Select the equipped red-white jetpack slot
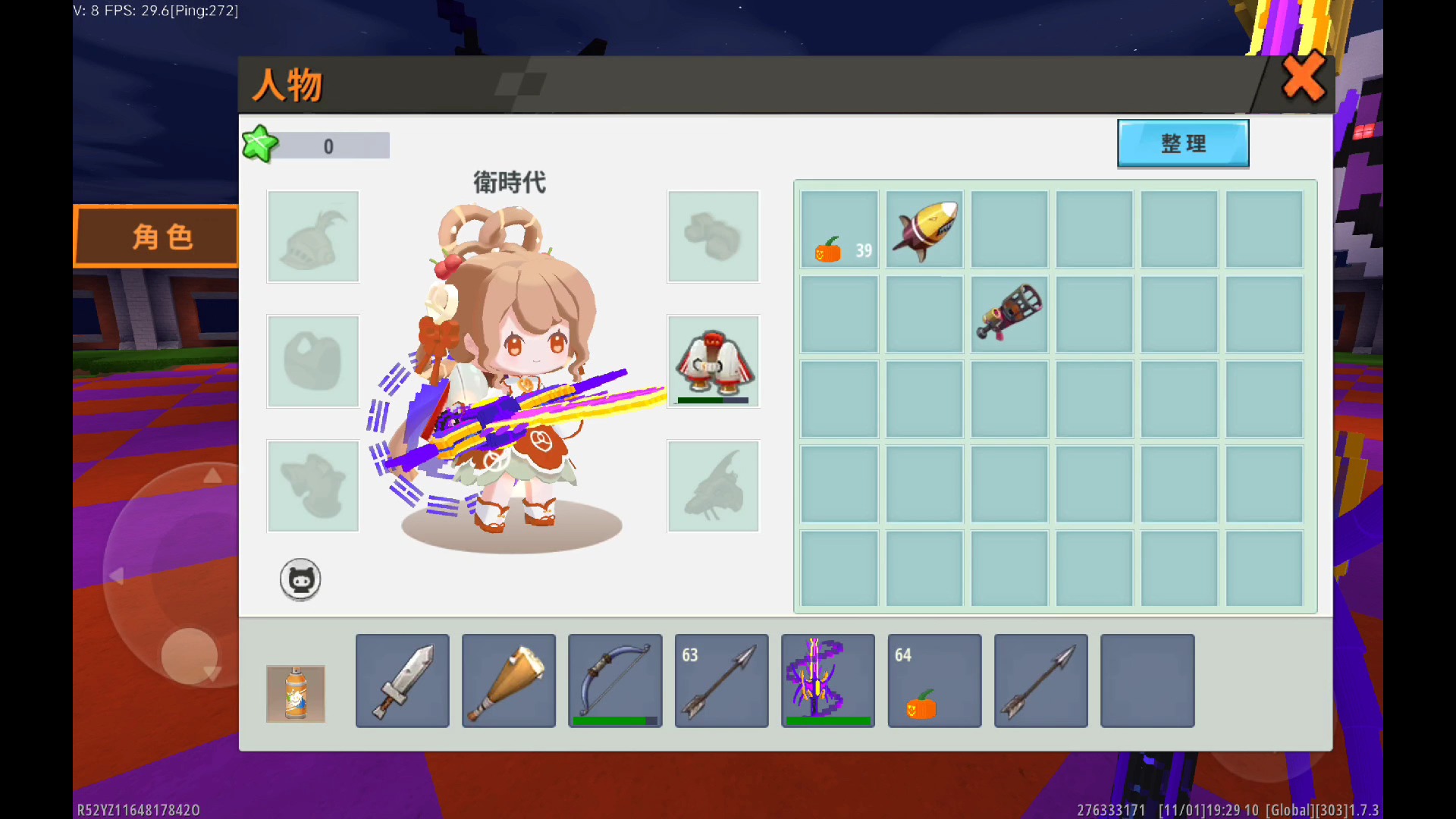This screenshot has width=1456, height=819. pyautogui.click(x=713, y=362)
